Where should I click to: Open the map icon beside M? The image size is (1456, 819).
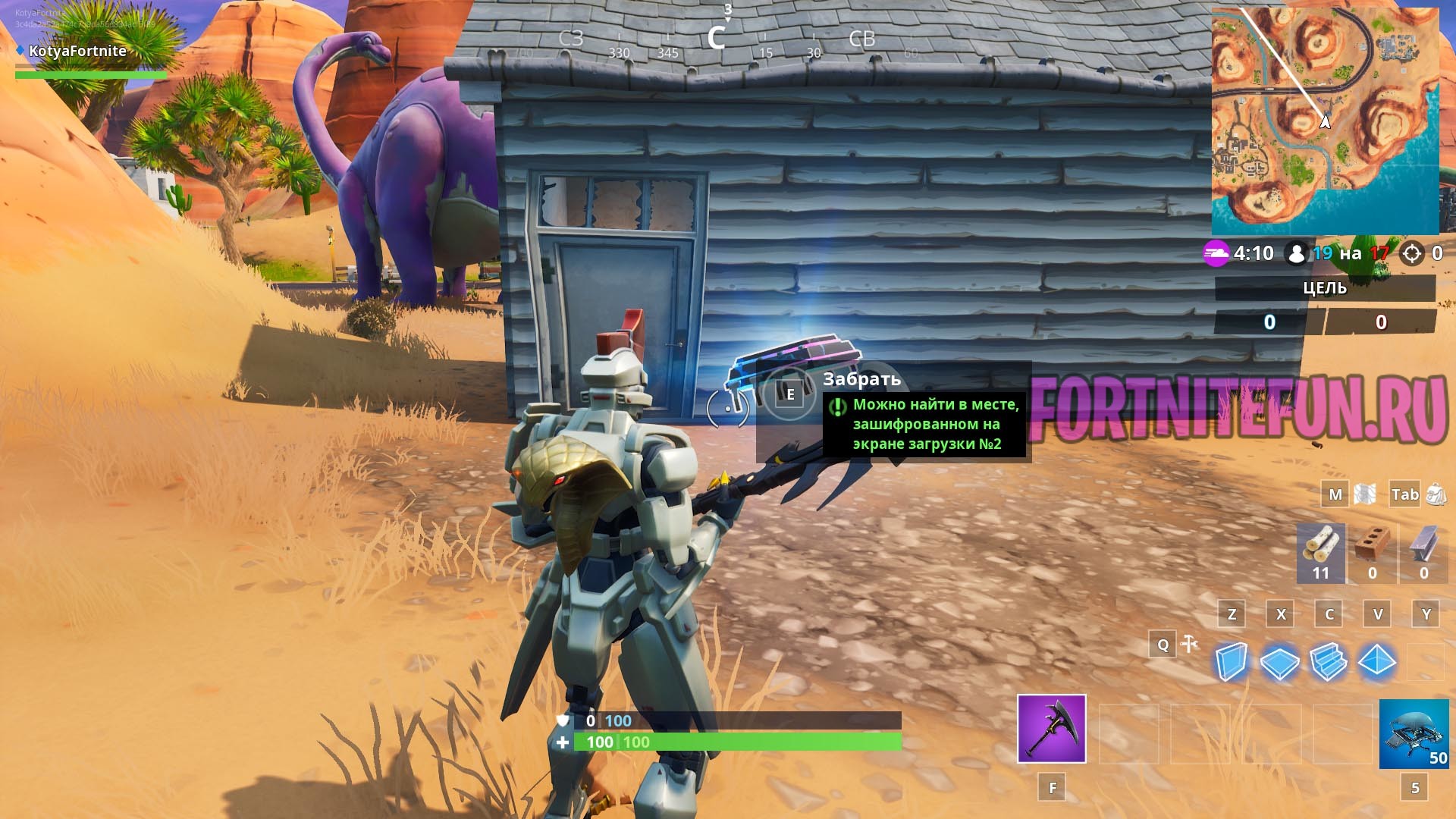[x=1364, y=494]
